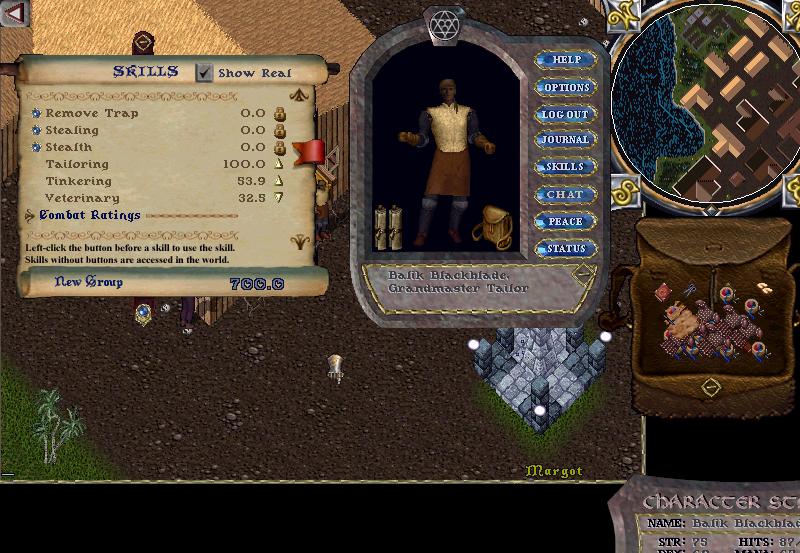
Task: Click the red arrow in top-left corner
Action: click(x=15, y=13)
